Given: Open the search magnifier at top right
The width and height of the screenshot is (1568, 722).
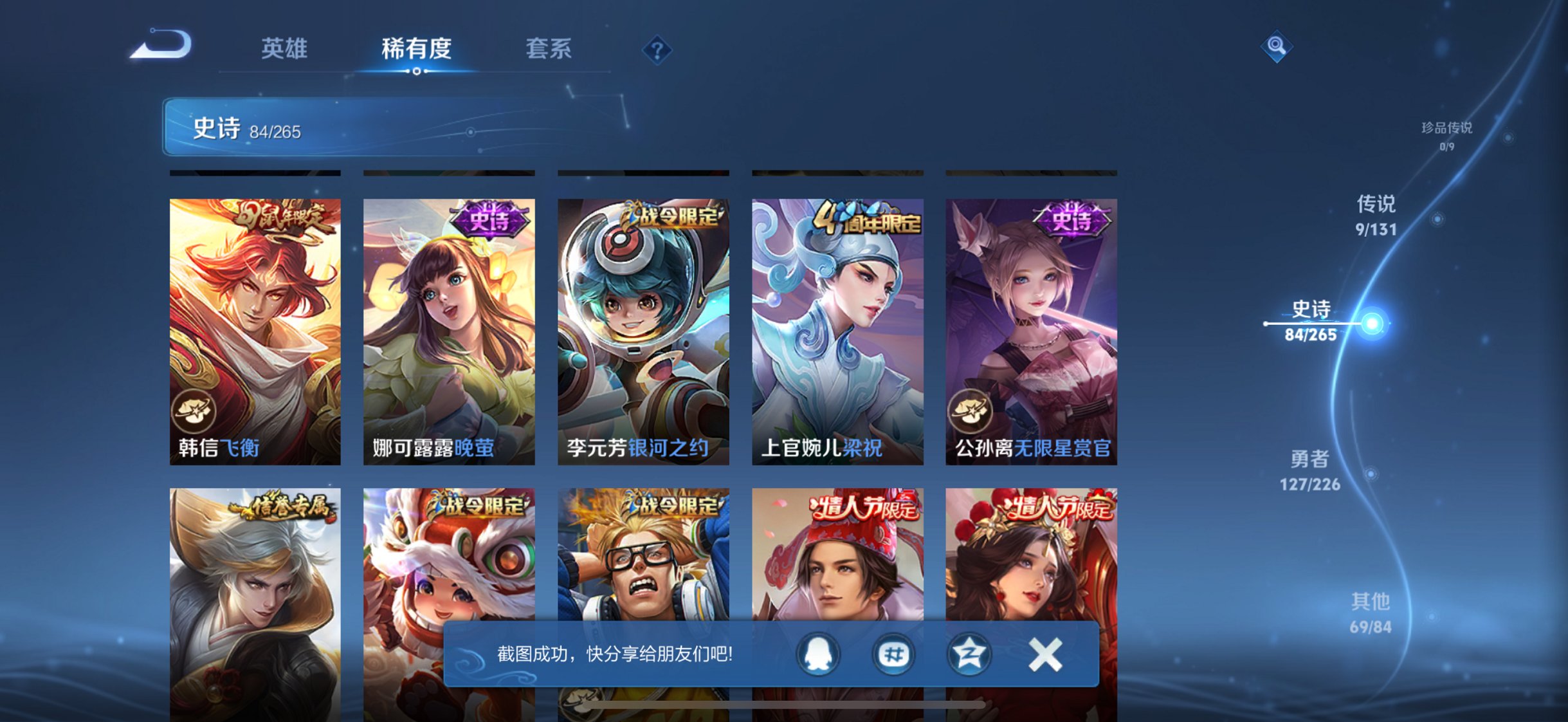Looking at the screenshot, I should click(x=1279, y=46).
